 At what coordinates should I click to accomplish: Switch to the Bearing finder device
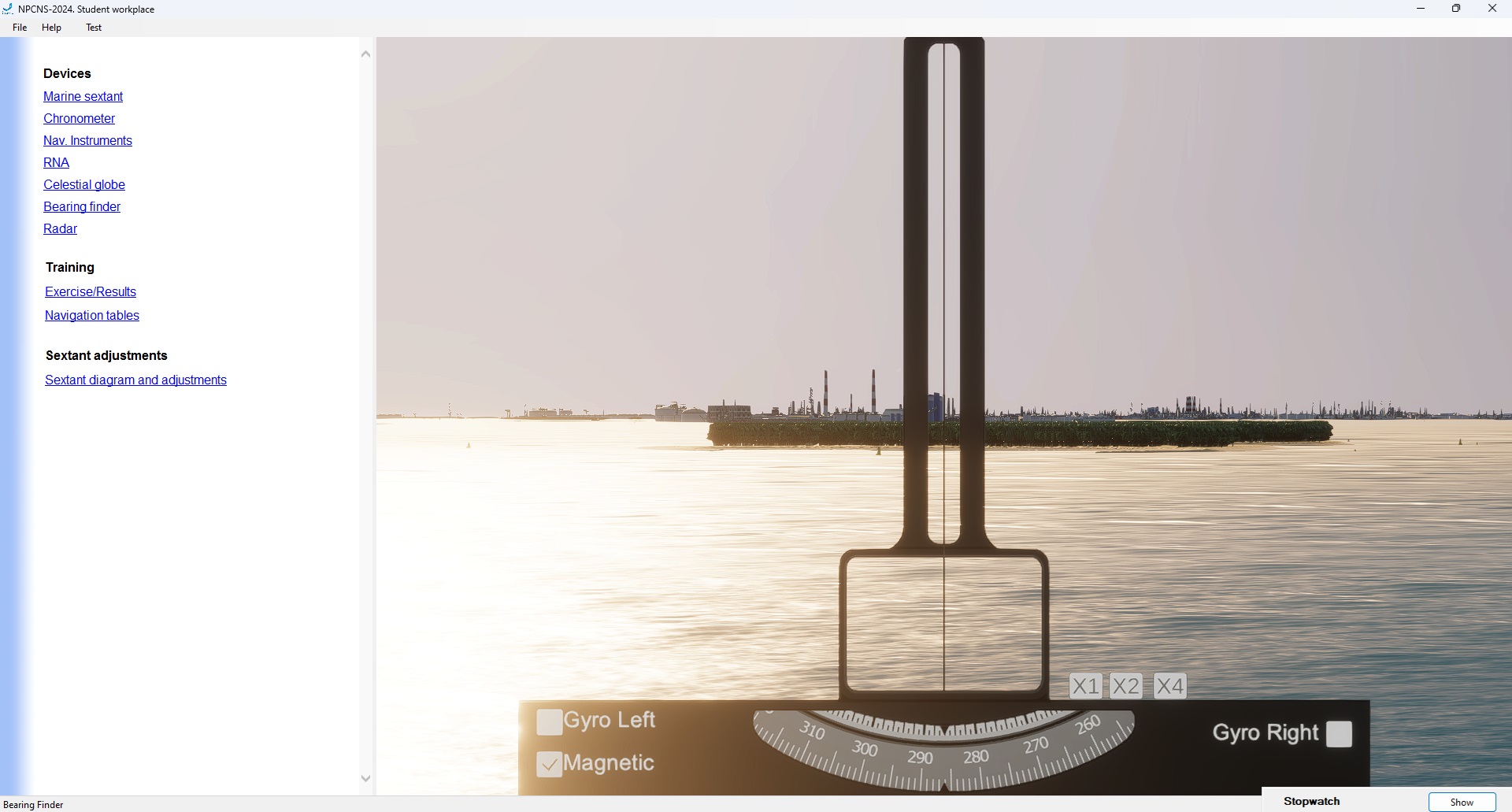tap(82, 206)
